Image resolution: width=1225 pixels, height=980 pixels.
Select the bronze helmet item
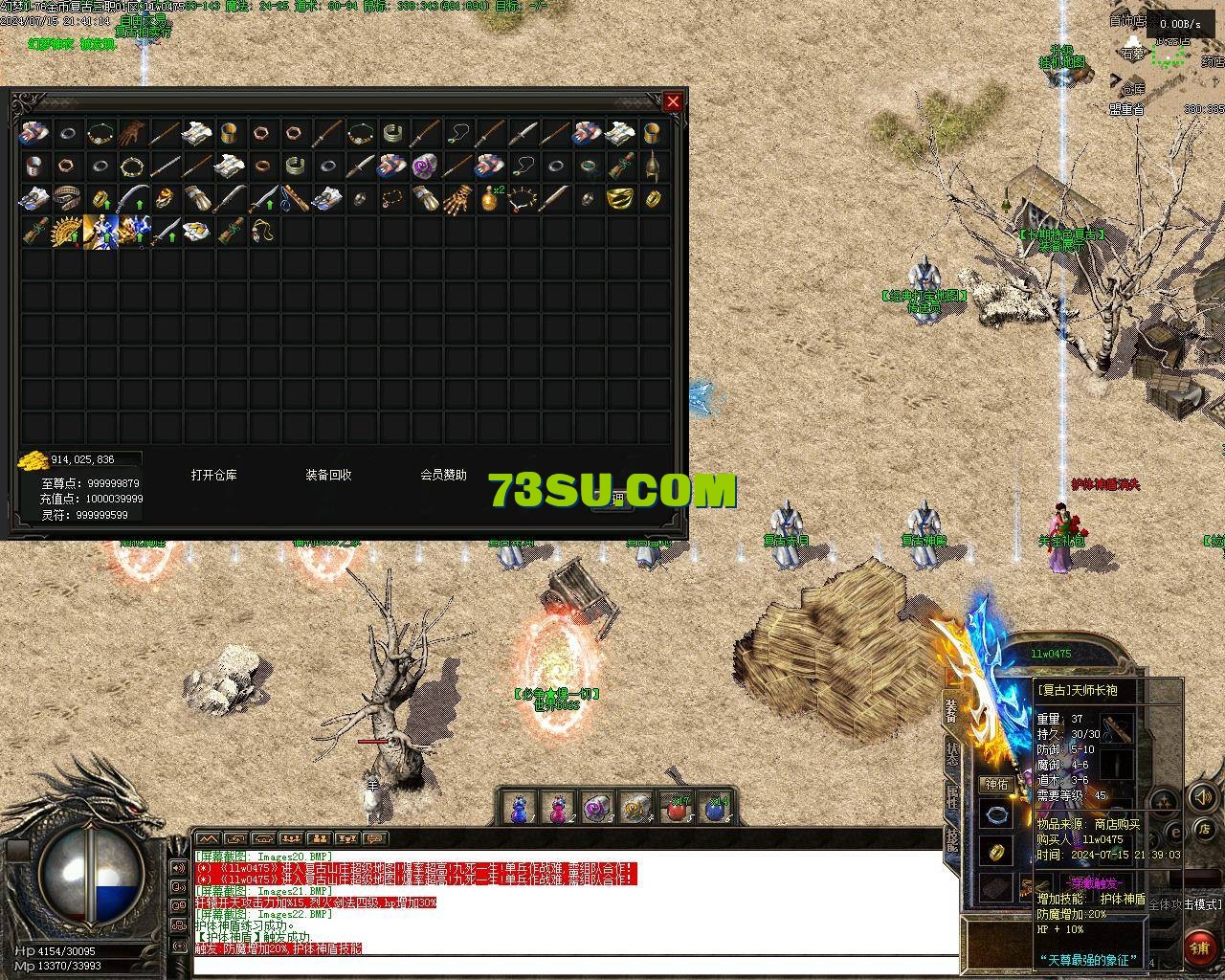[653, 166]
